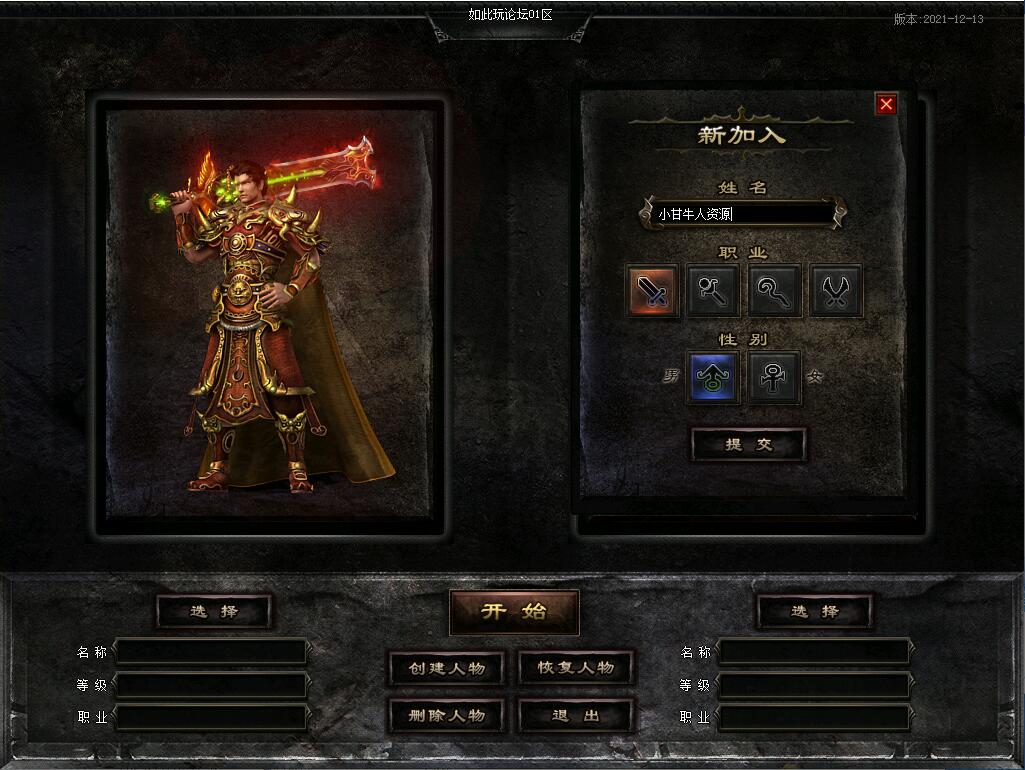Pick the curved staff taoist class
Screen dimensions: 1025x770
click(x=775, y=291)
